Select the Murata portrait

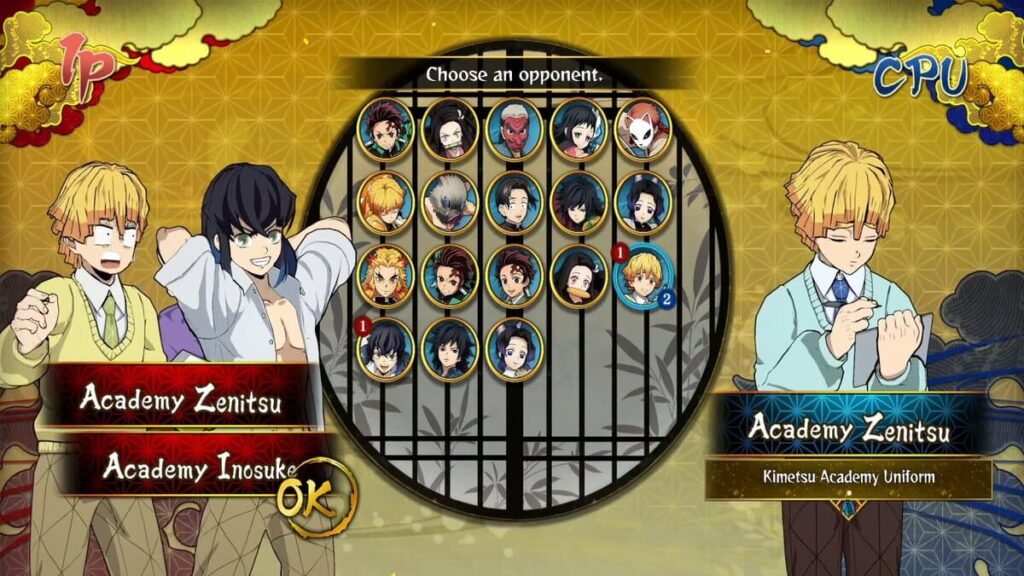(x=514, y=202)
